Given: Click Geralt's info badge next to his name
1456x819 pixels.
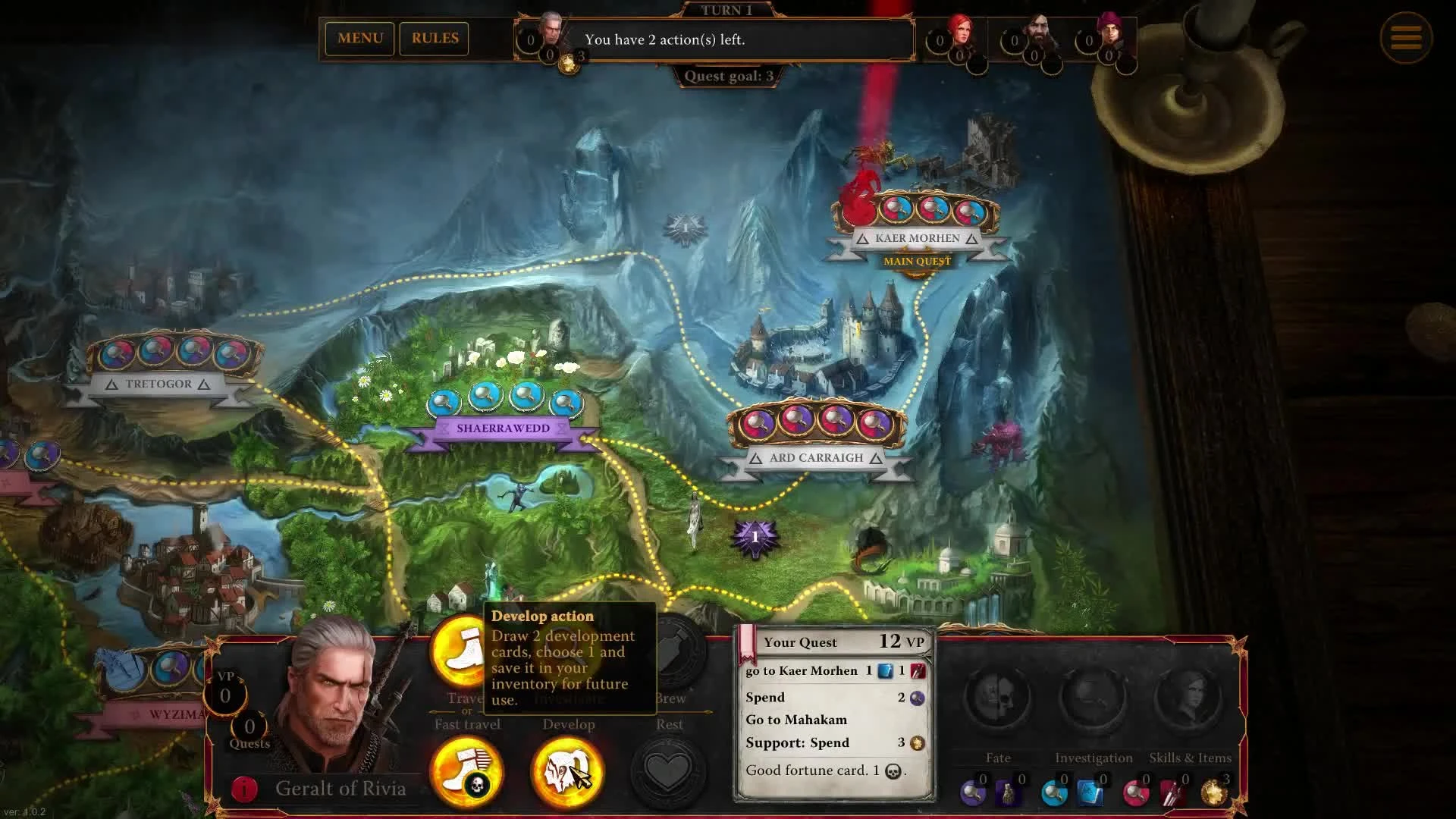Looking at the screenshot, I should (x=243, y=788).
